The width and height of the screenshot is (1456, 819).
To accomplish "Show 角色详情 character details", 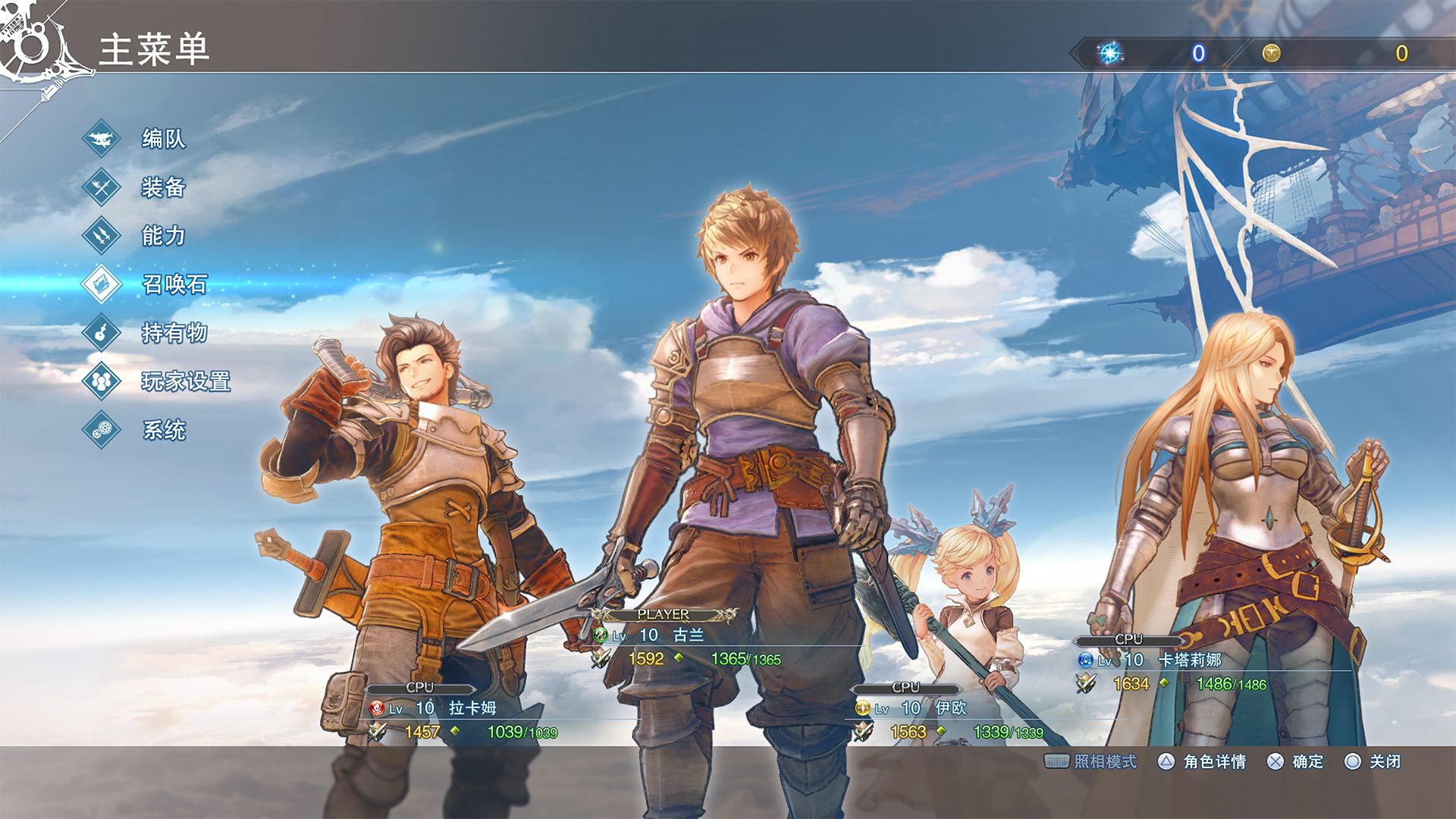I will click(1203, 761).
